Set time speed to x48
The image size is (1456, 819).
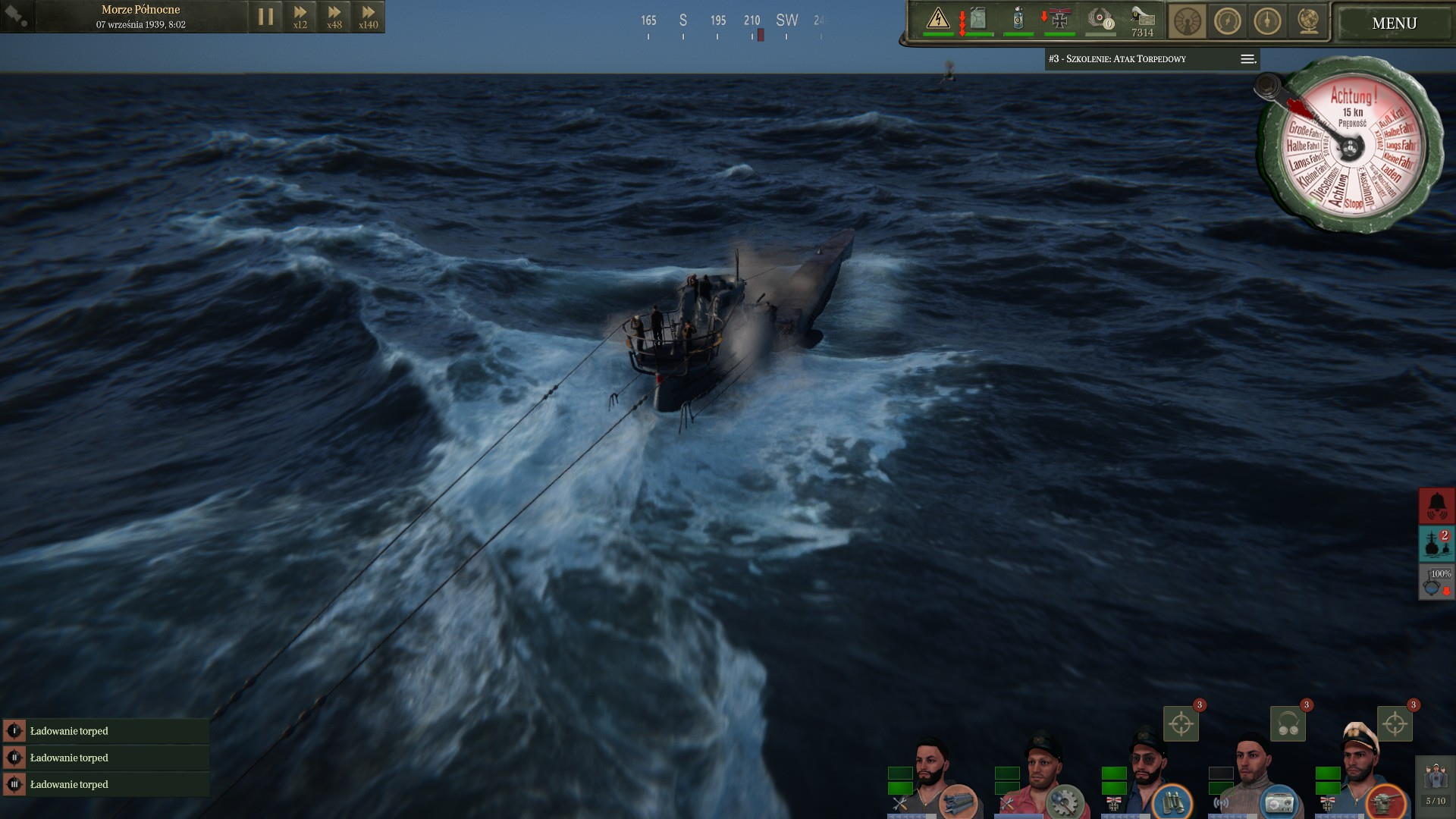(x=334, y=17)
